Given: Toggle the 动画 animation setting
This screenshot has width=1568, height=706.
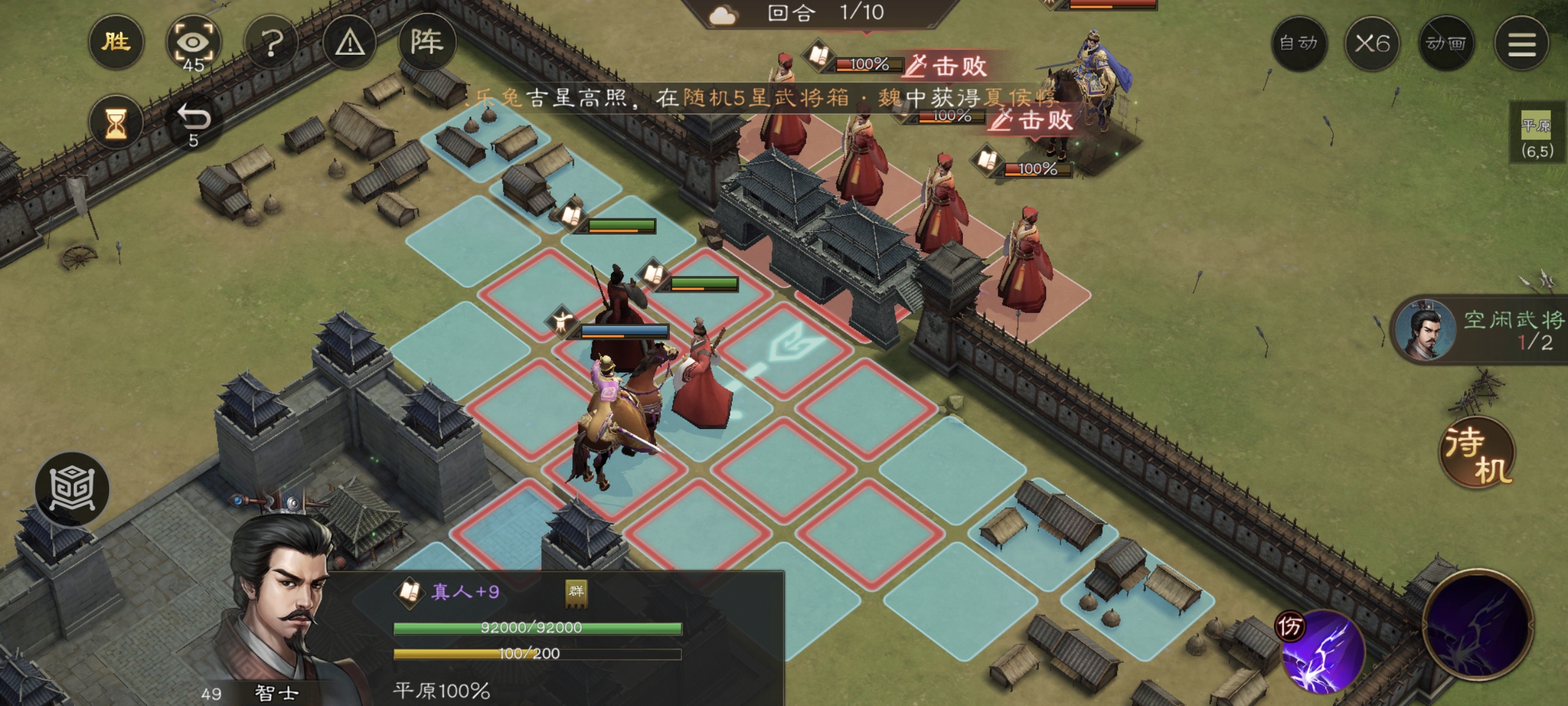Looking at the screenshot, I should [1446, 44].
